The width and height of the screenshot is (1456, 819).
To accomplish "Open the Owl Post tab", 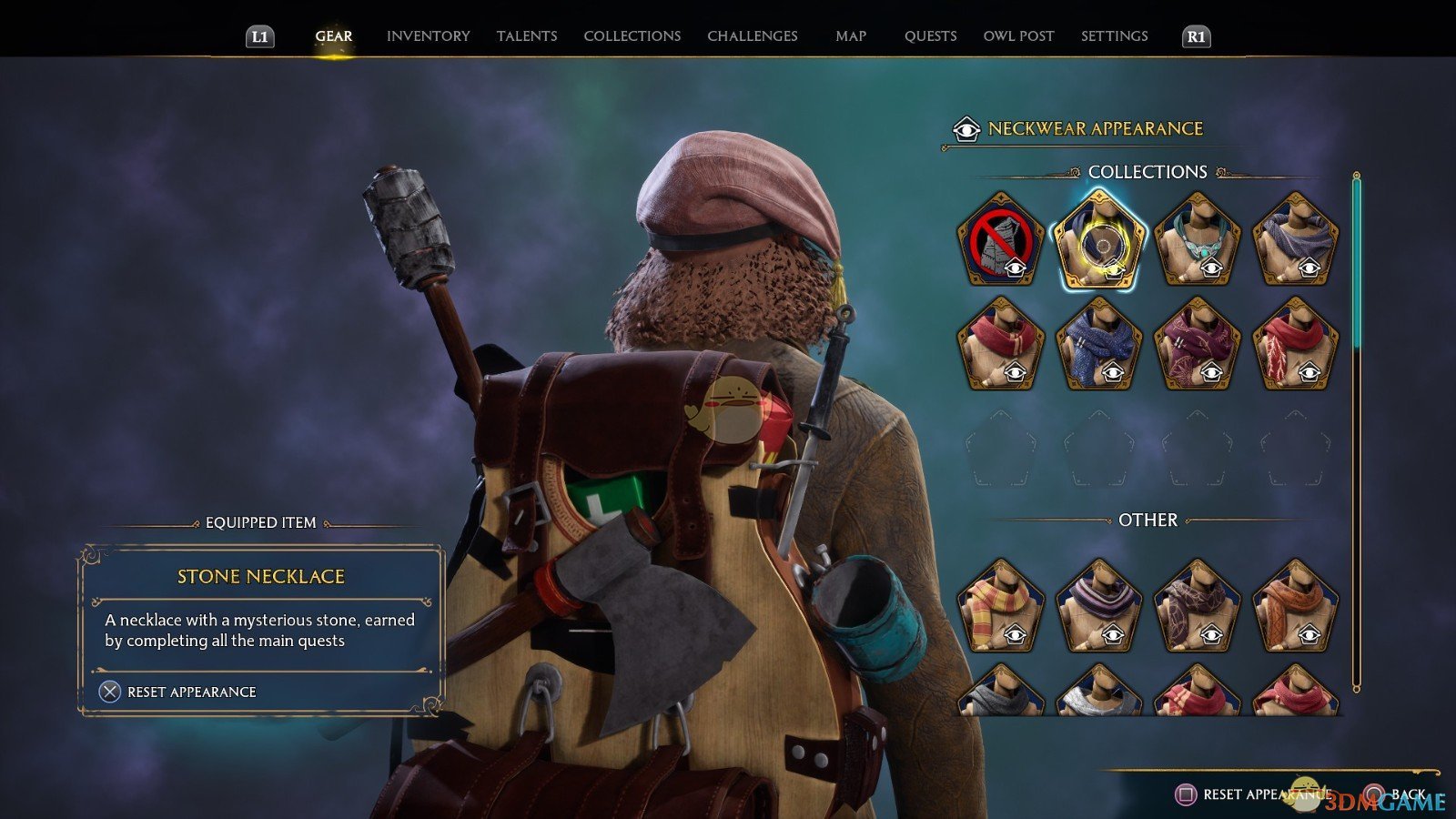I will pyautogui.click(x=1018, y=36).
